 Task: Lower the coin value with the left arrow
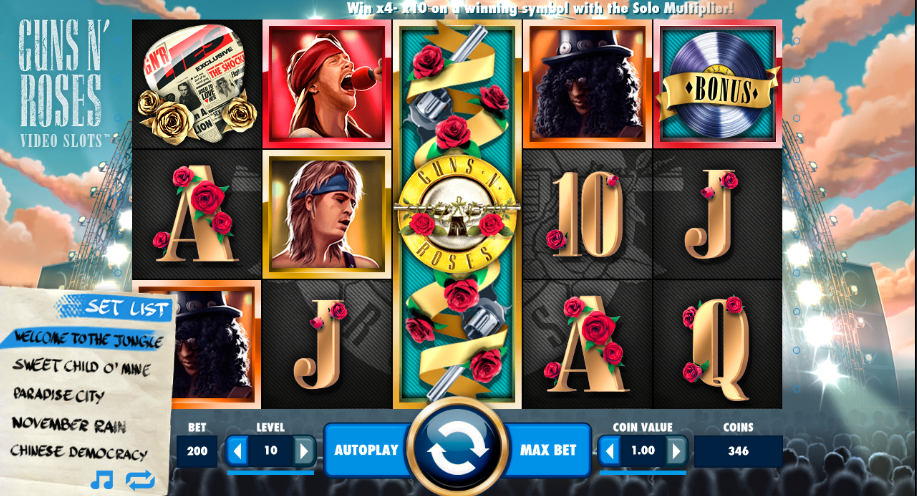609,451
